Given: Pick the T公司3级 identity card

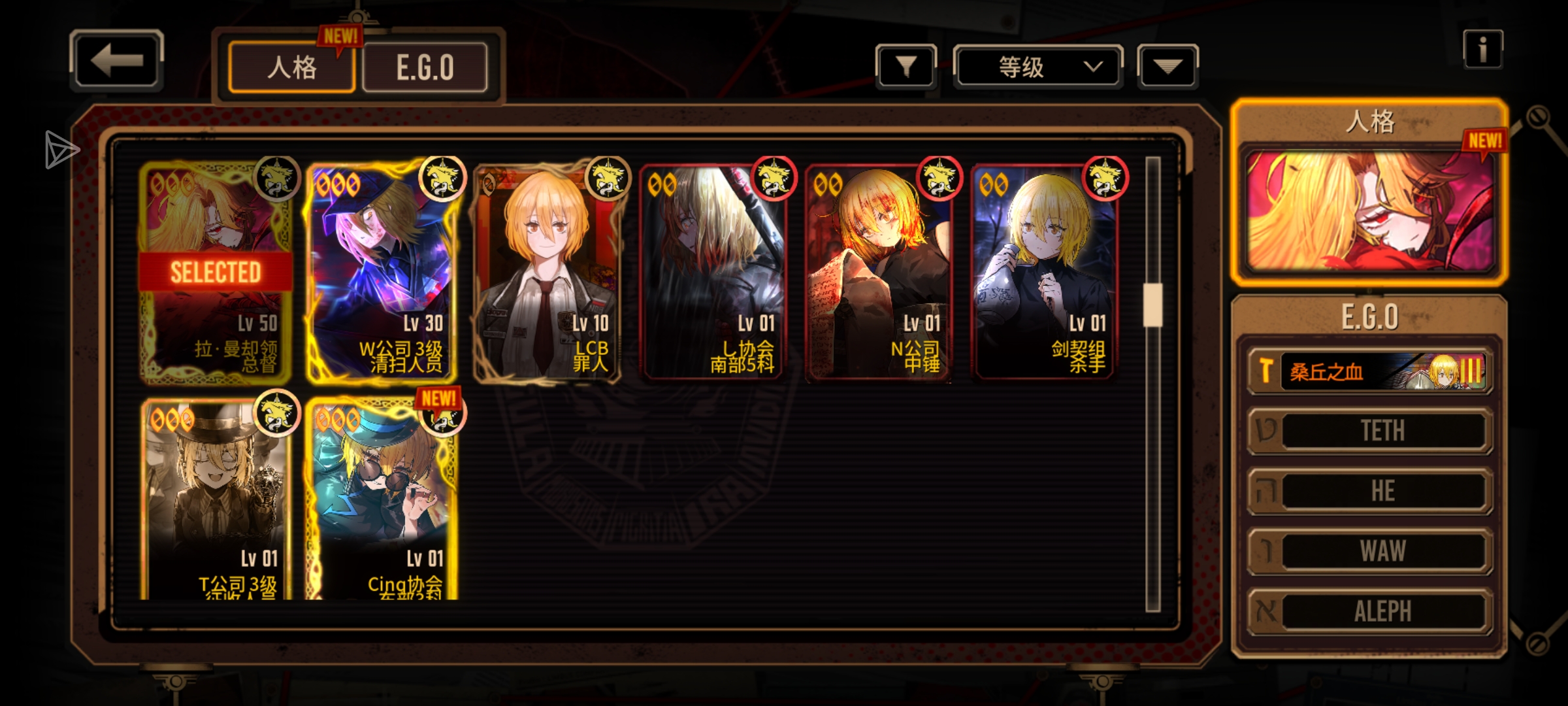Looking at the screenshot, I should (216, 501).
